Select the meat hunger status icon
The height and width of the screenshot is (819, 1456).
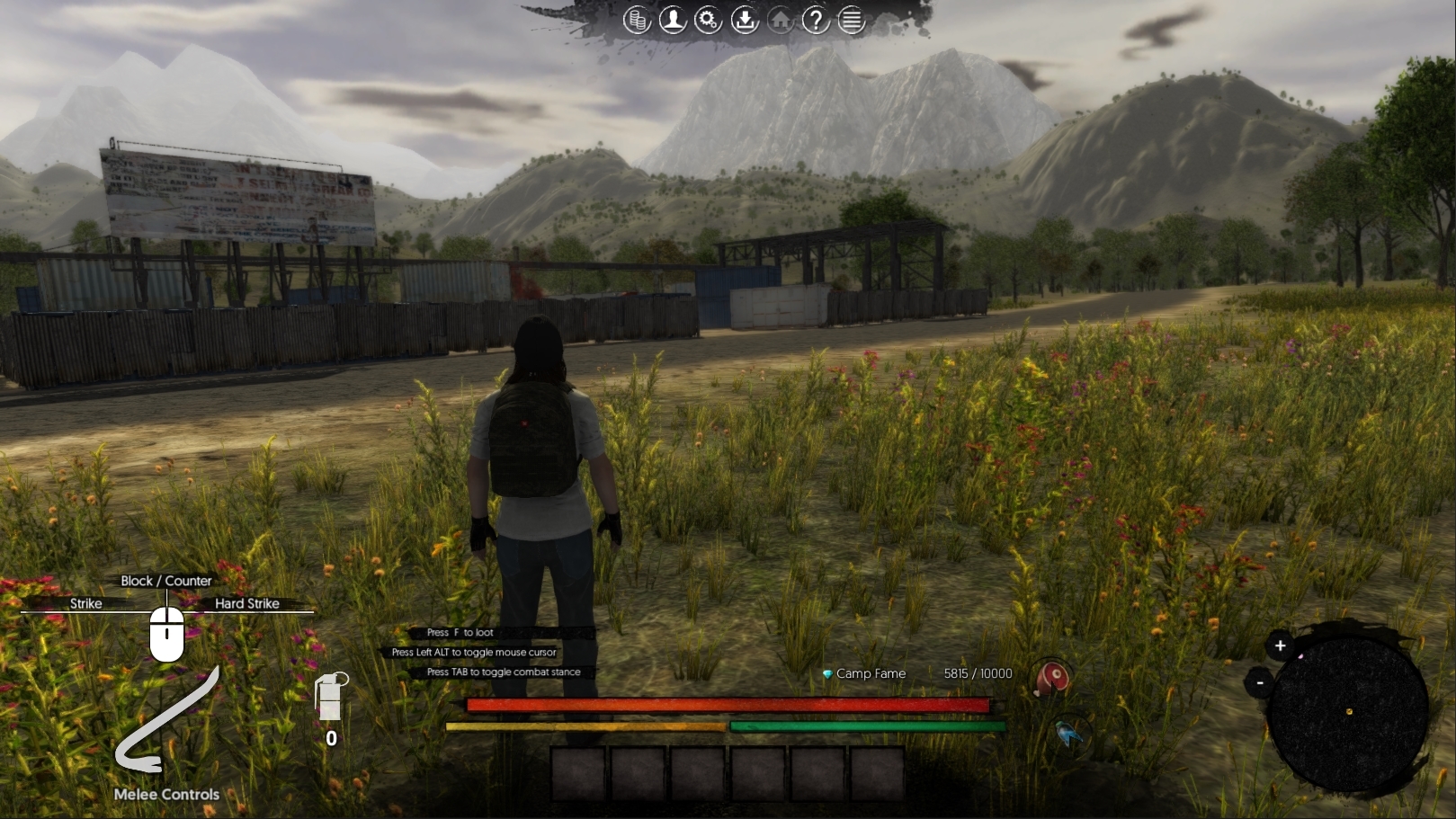(x=1051, y=677)
